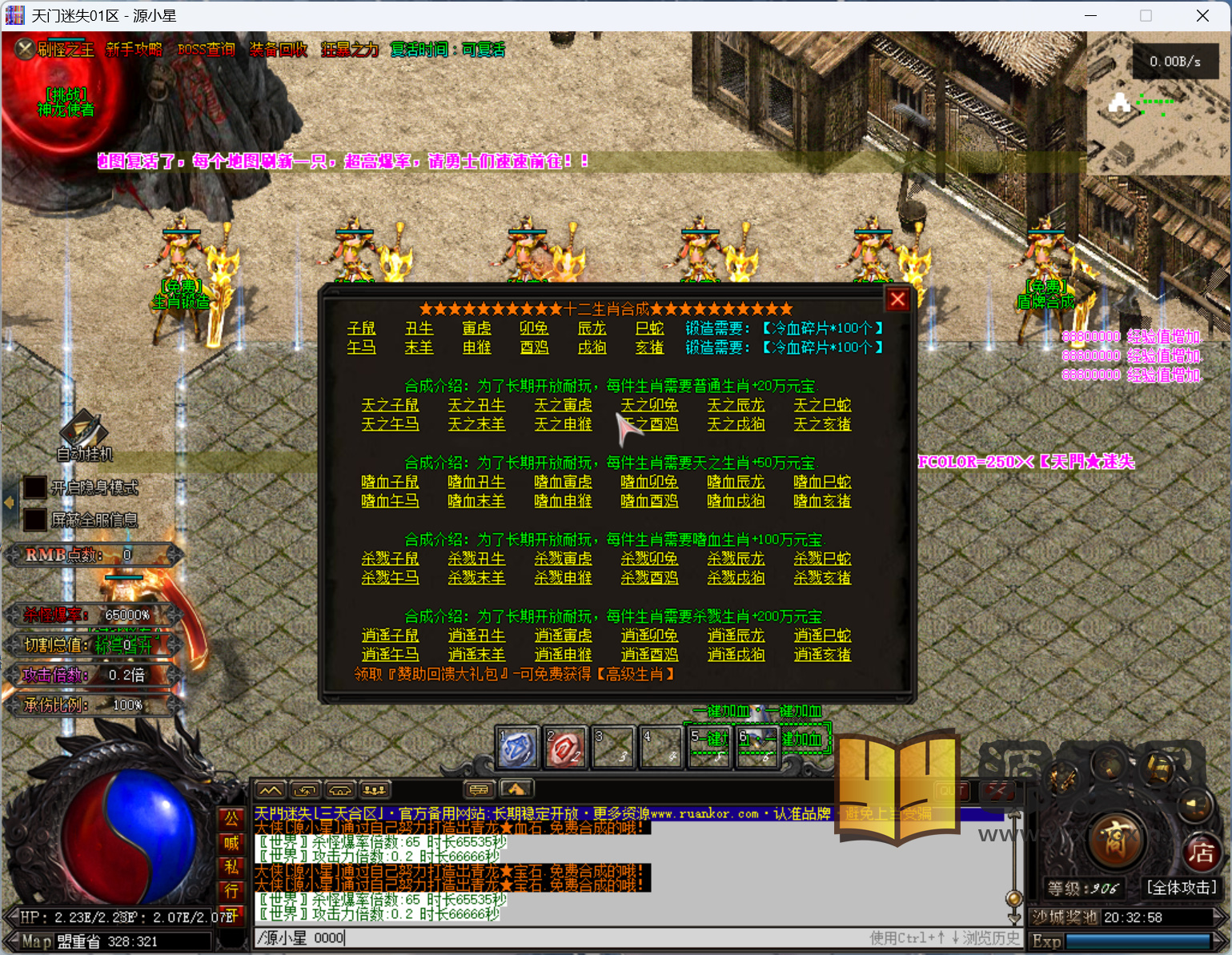Select the 子鼠 forging option

(x=361, y=328)
